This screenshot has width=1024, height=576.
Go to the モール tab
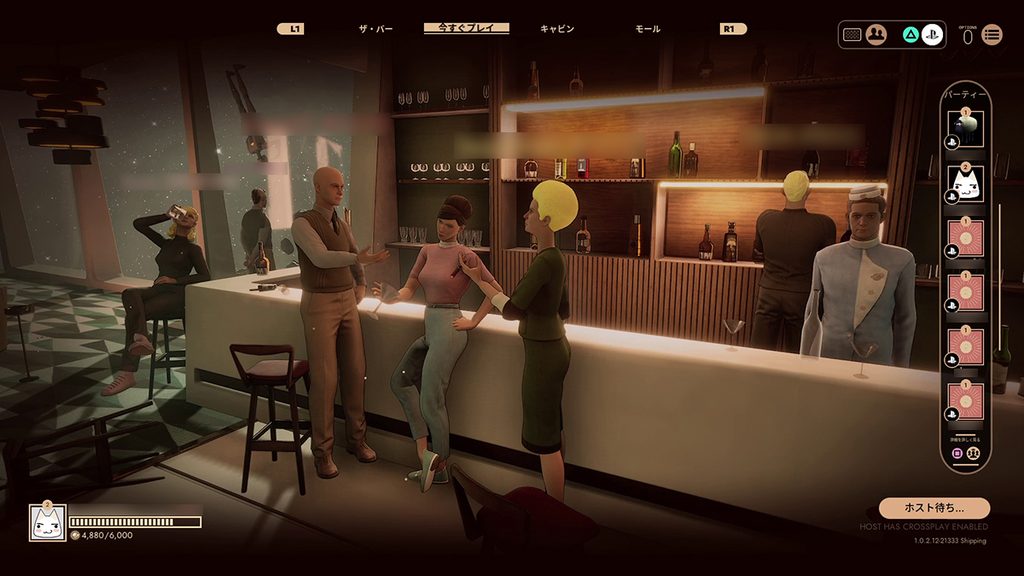647,29
